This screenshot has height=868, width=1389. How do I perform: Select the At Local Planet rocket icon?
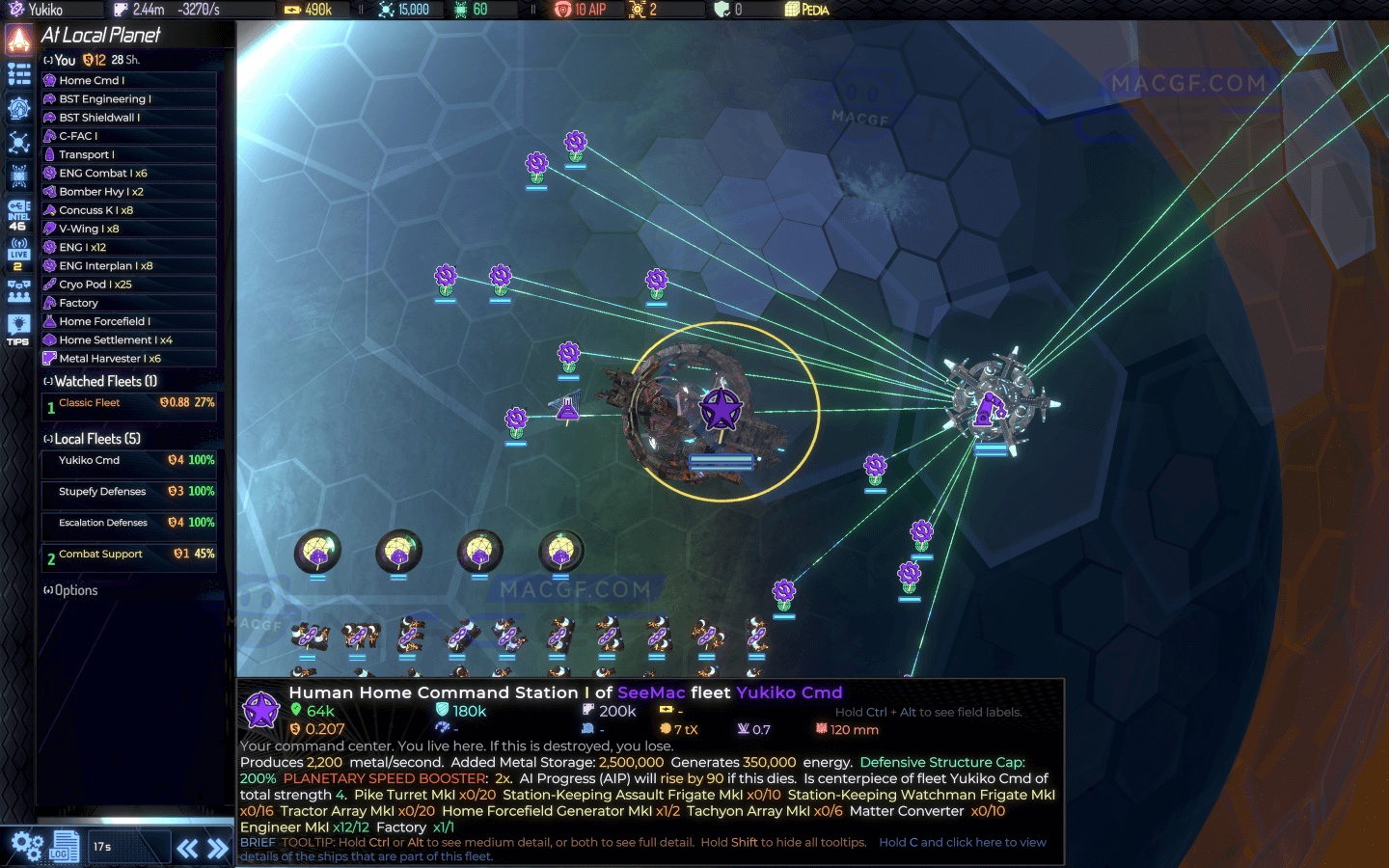click(17, 40)
